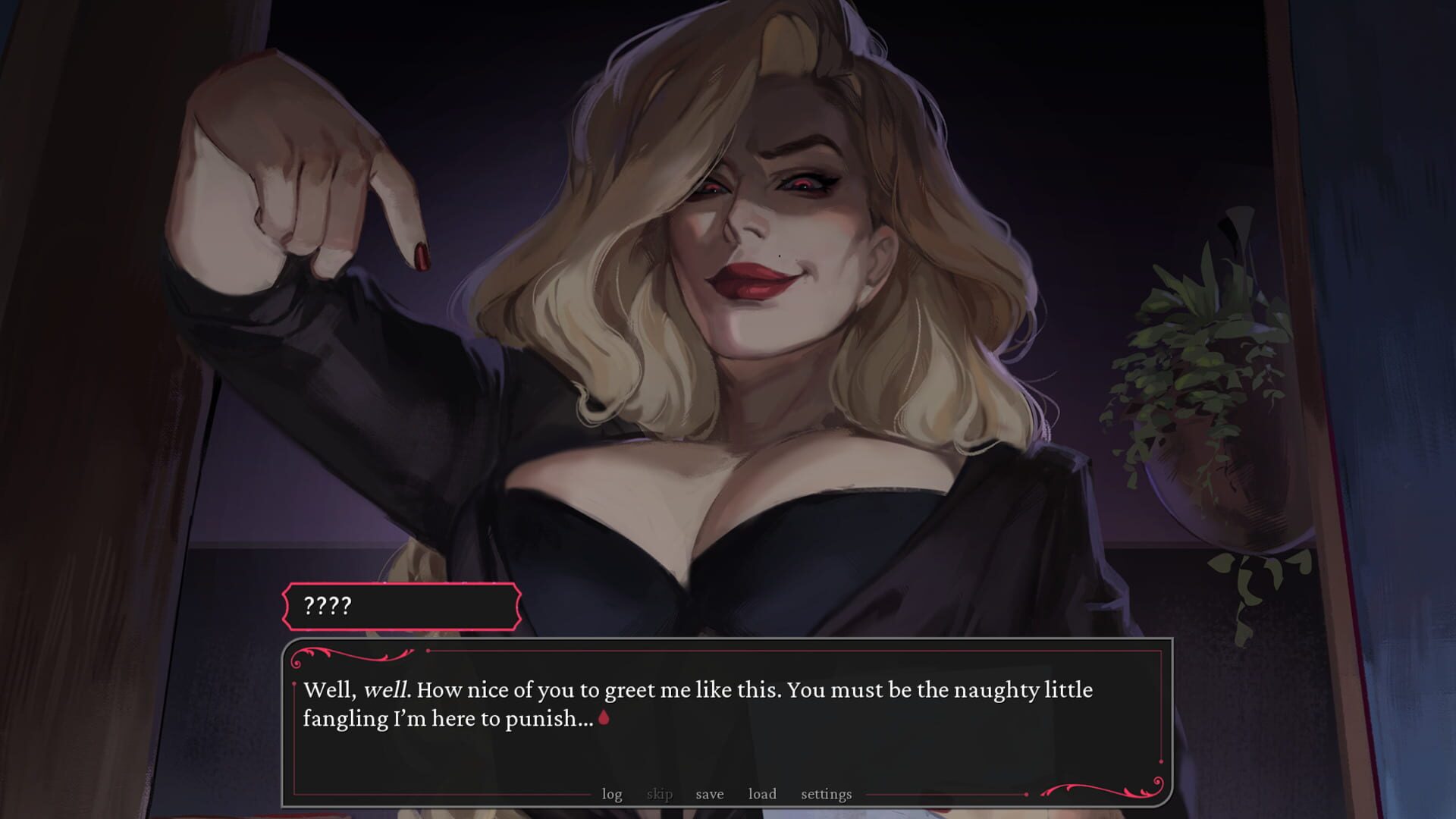The width and height of the screenshot is (1456, 819).
Task: Click the dialogue text box to advance
Action: tap(720, 713)
